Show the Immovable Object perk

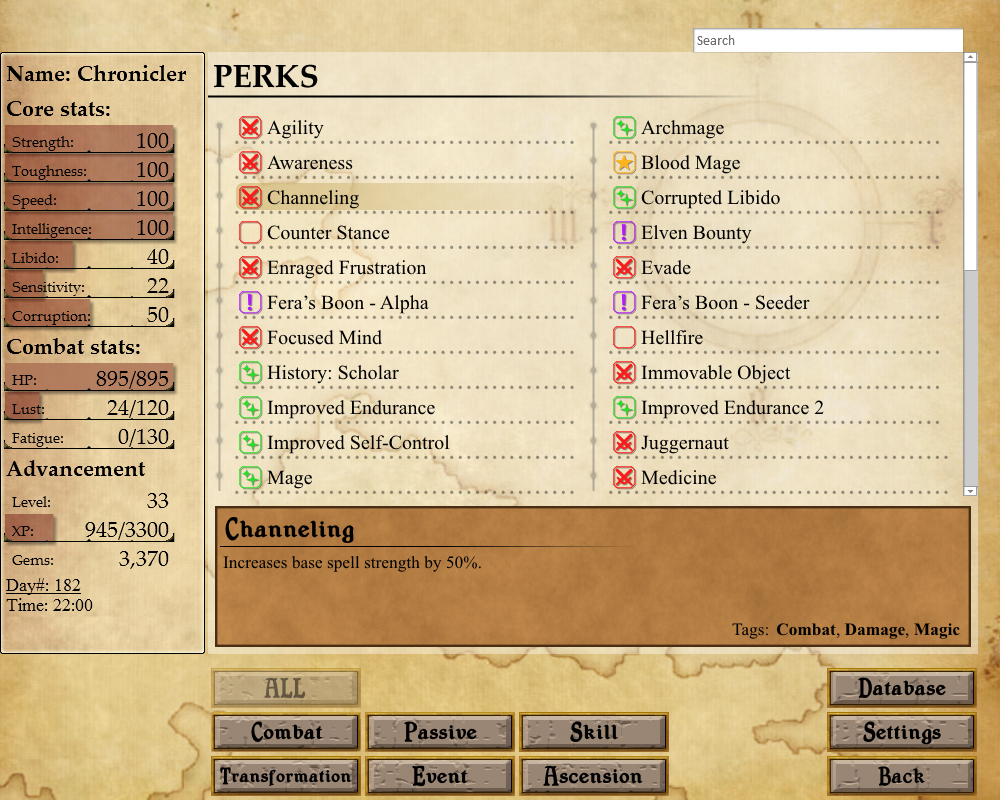(715, 373)
